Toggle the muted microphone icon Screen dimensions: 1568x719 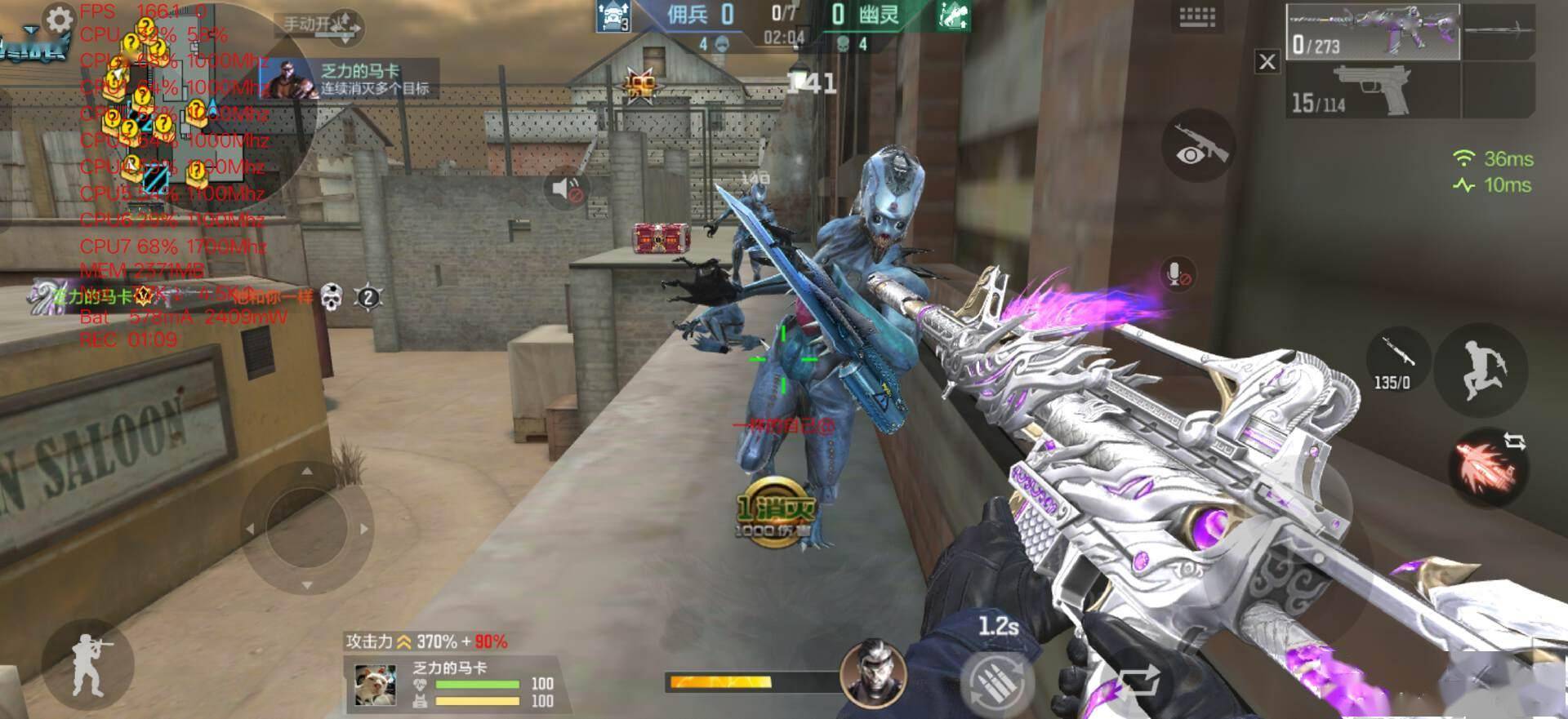point(1176,274)
